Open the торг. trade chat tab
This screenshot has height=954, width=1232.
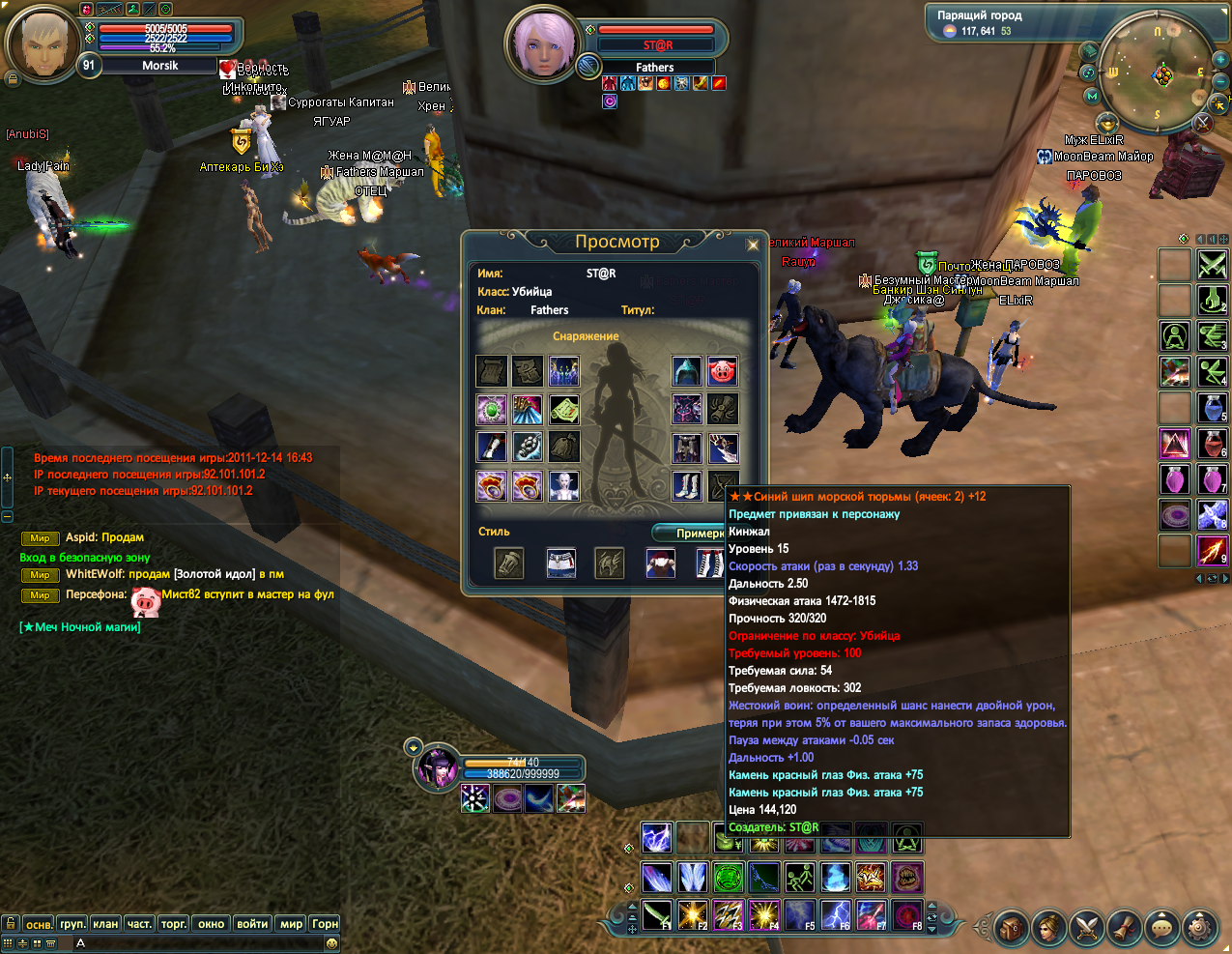[x=174, y=924]
